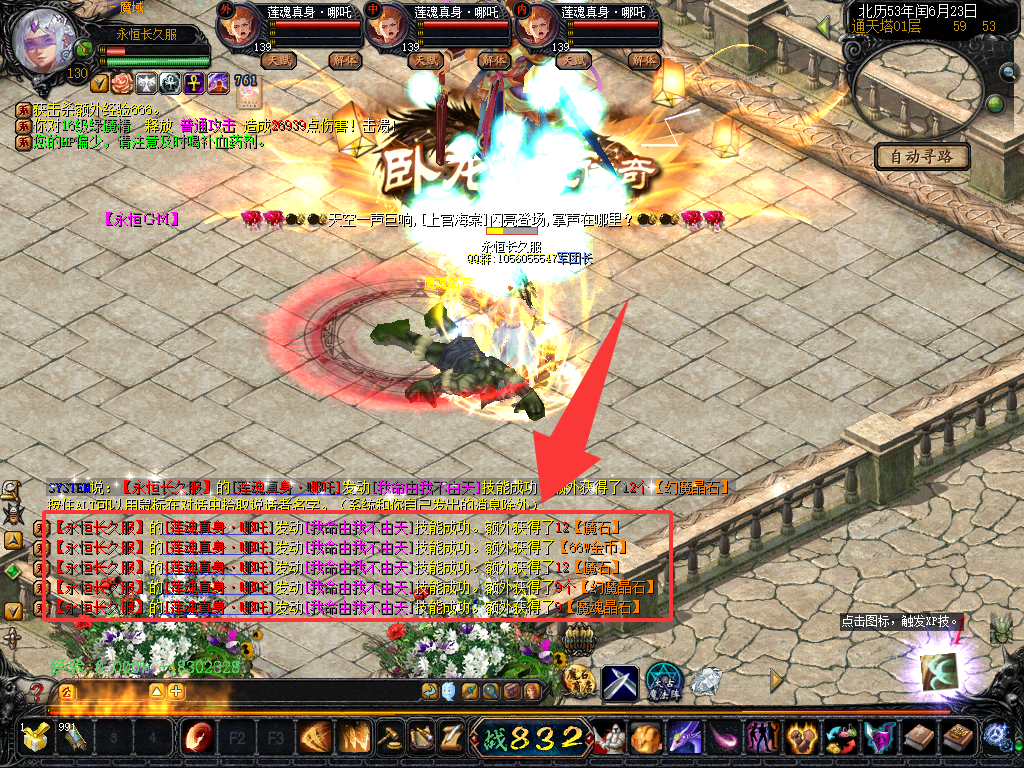Select the rose buff icon
Screen dimensions: 1024x768
point(122,82)
